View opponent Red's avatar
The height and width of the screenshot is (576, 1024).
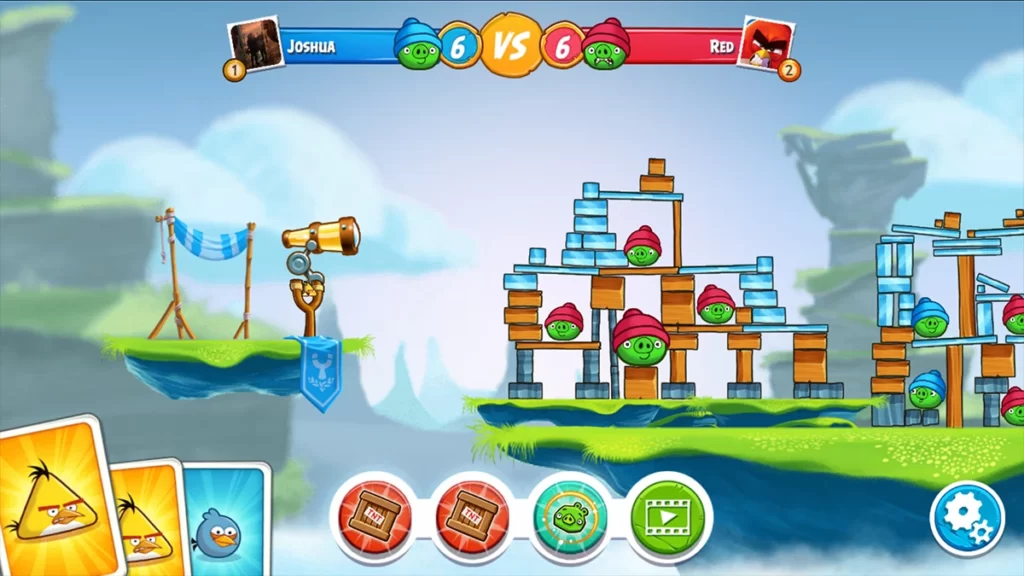coord(765,43)
